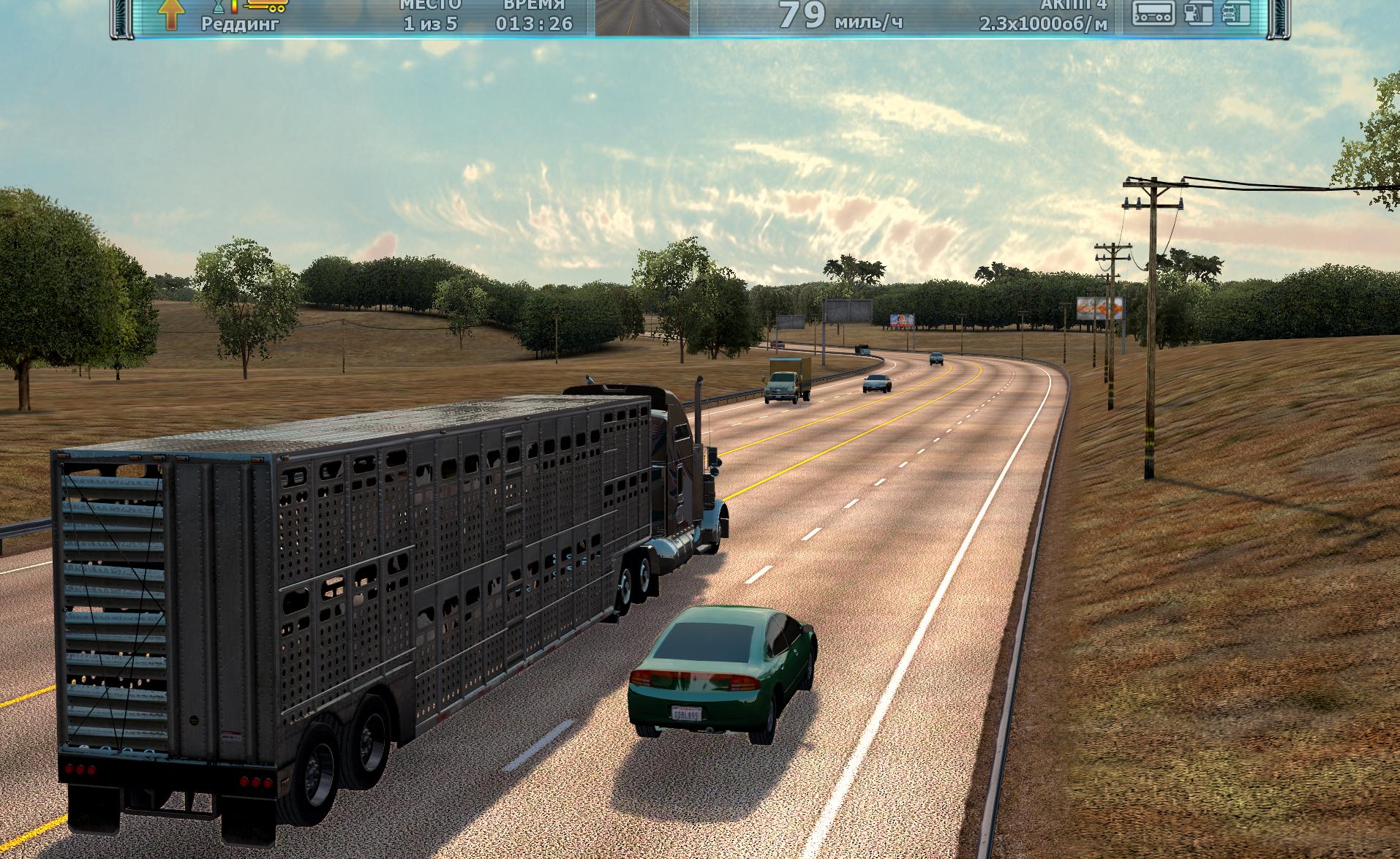Click the fuel pump gauge icon
The width and height of the screenshot is (1400, 859).
coord(1197,13)
